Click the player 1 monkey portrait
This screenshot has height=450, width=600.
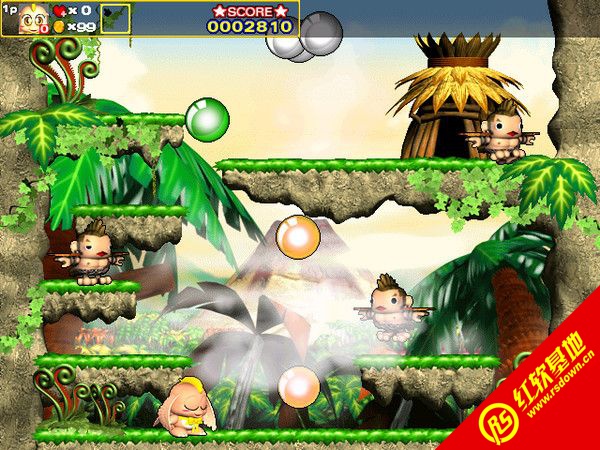click(x=32, y=18)
